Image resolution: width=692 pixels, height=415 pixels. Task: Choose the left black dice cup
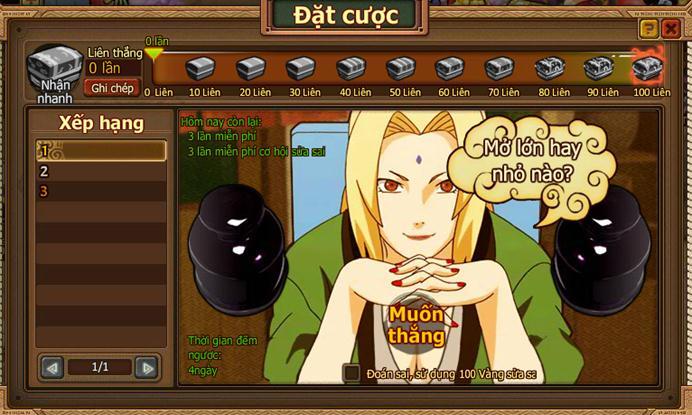233,235
